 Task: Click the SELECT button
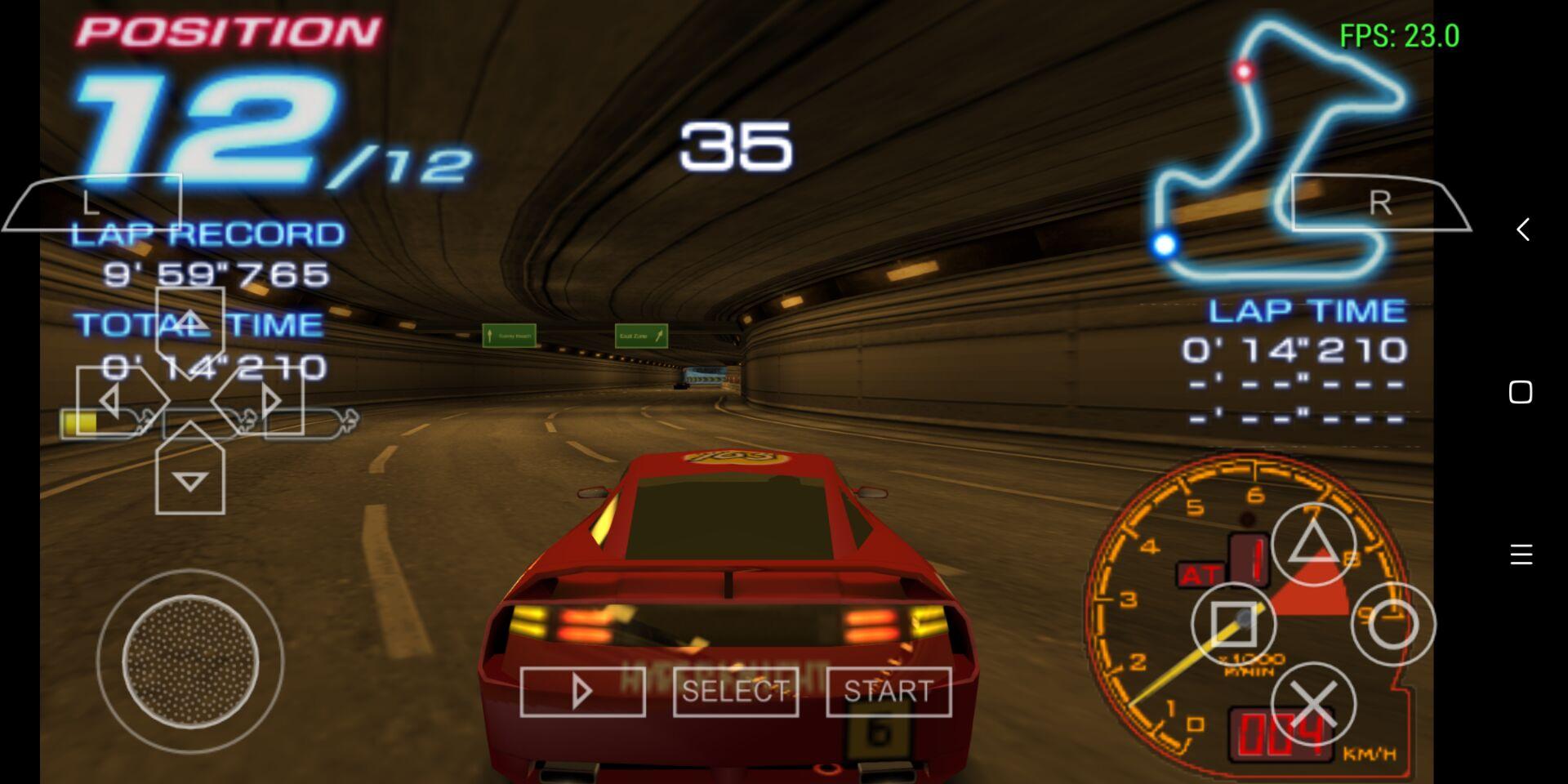pos(735,692)
